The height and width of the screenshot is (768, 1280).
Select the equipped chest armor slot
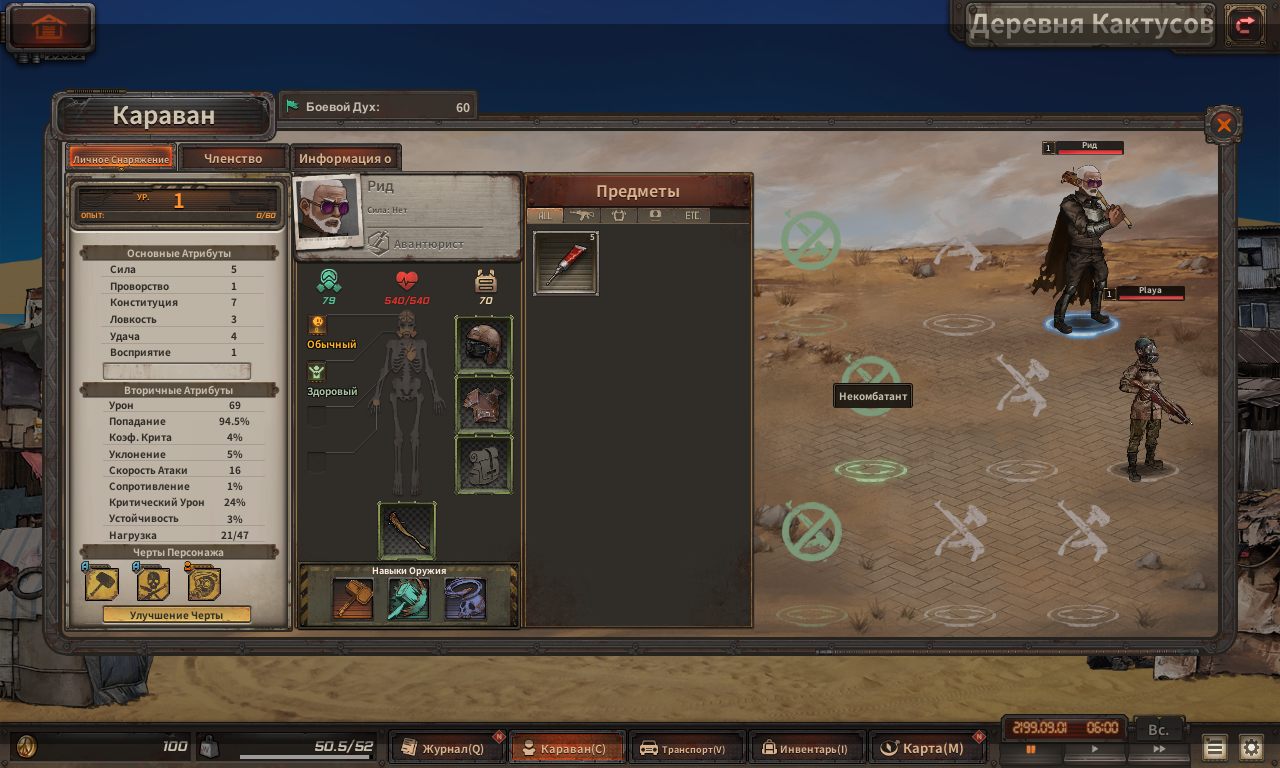tap(484, 404)
